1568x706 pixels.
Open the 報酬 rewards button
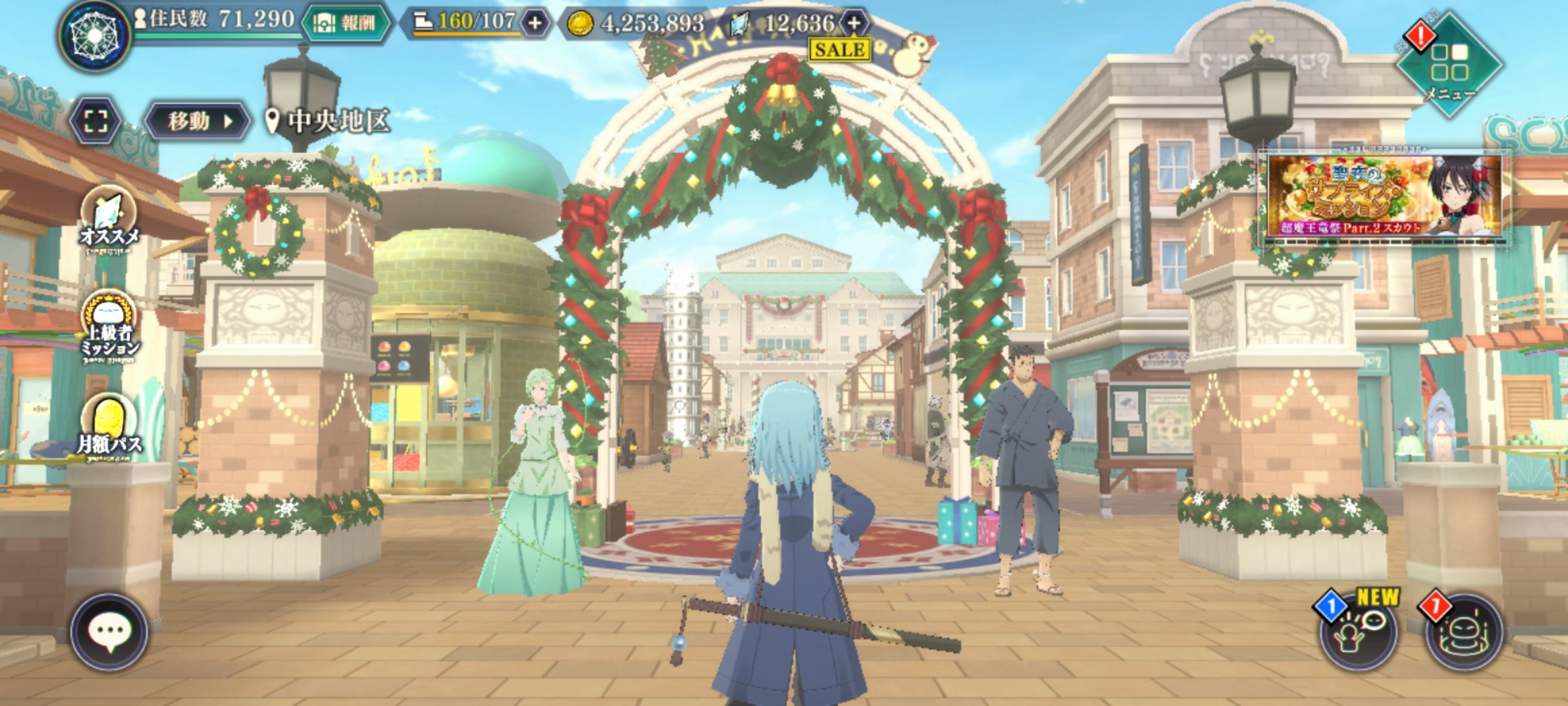346,24
